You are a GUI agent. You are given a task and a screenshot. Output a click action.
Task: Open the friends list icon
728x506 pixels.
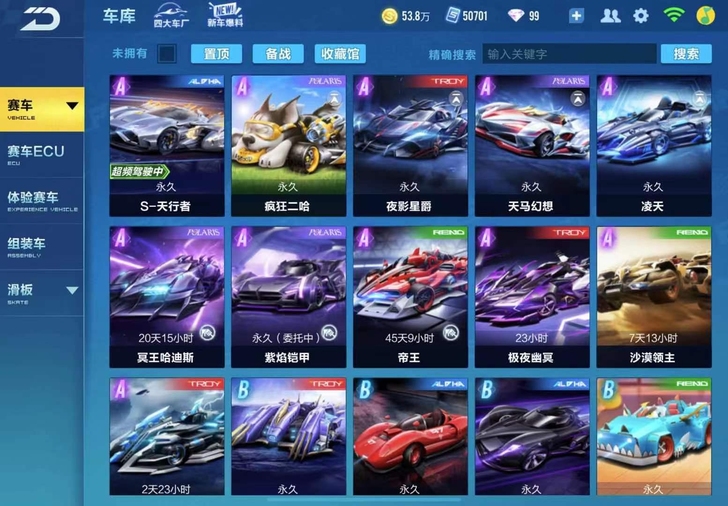point(610,16)
